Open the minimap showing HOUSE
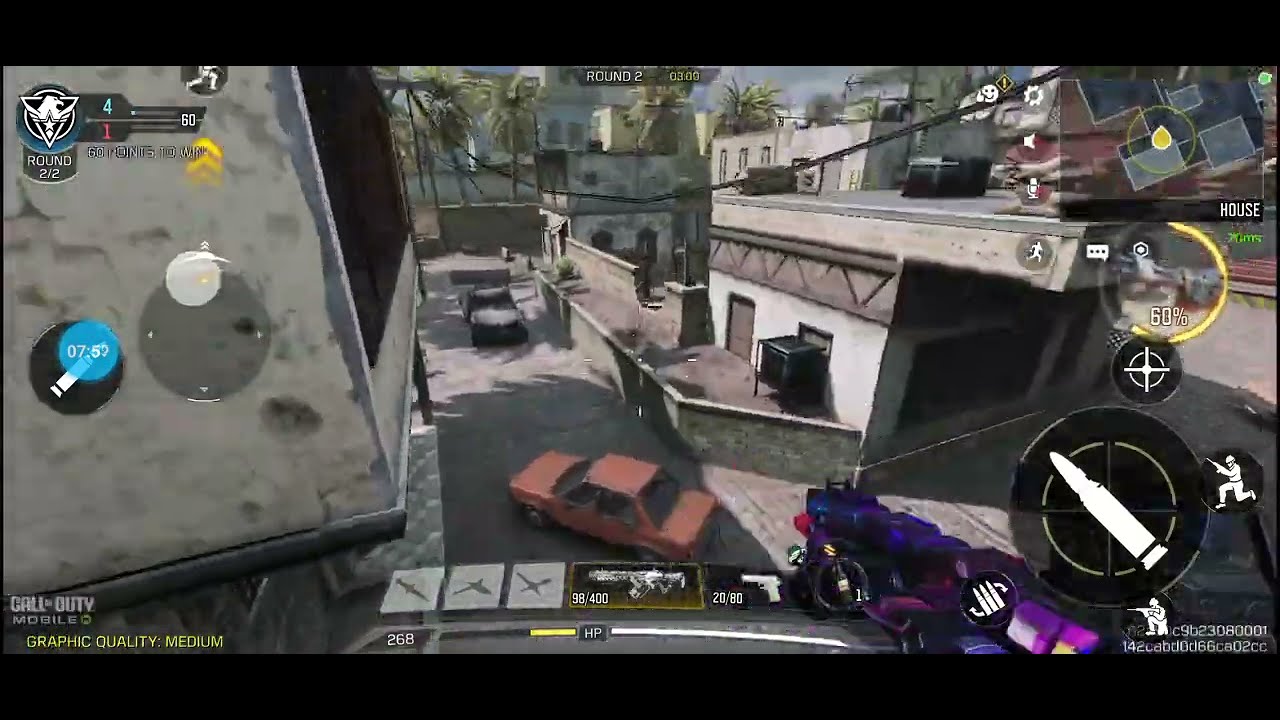The width and height of the screenshot is (1280, 720). click(x=1161, y=141)
